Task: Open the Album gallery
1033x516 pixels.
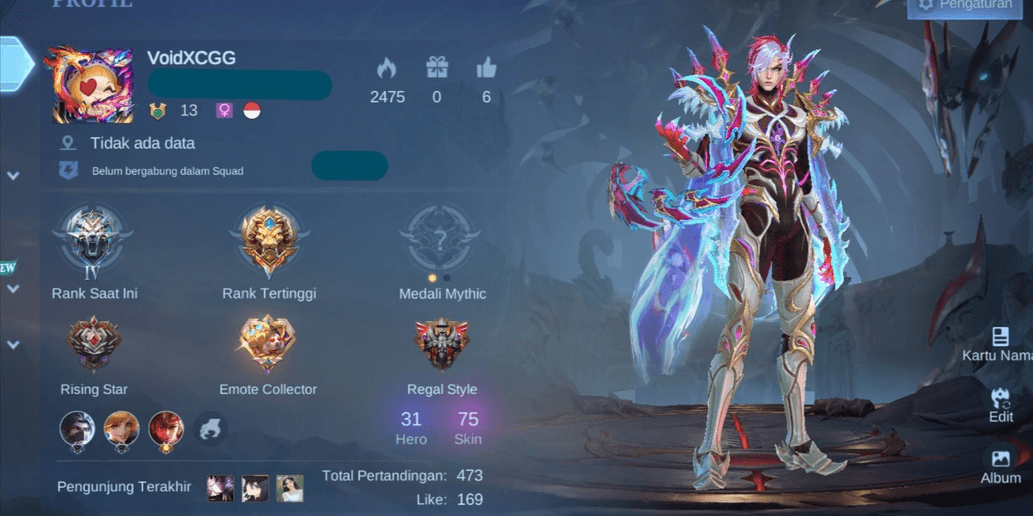Action: pyautogui.click(x=1000, y=466)
